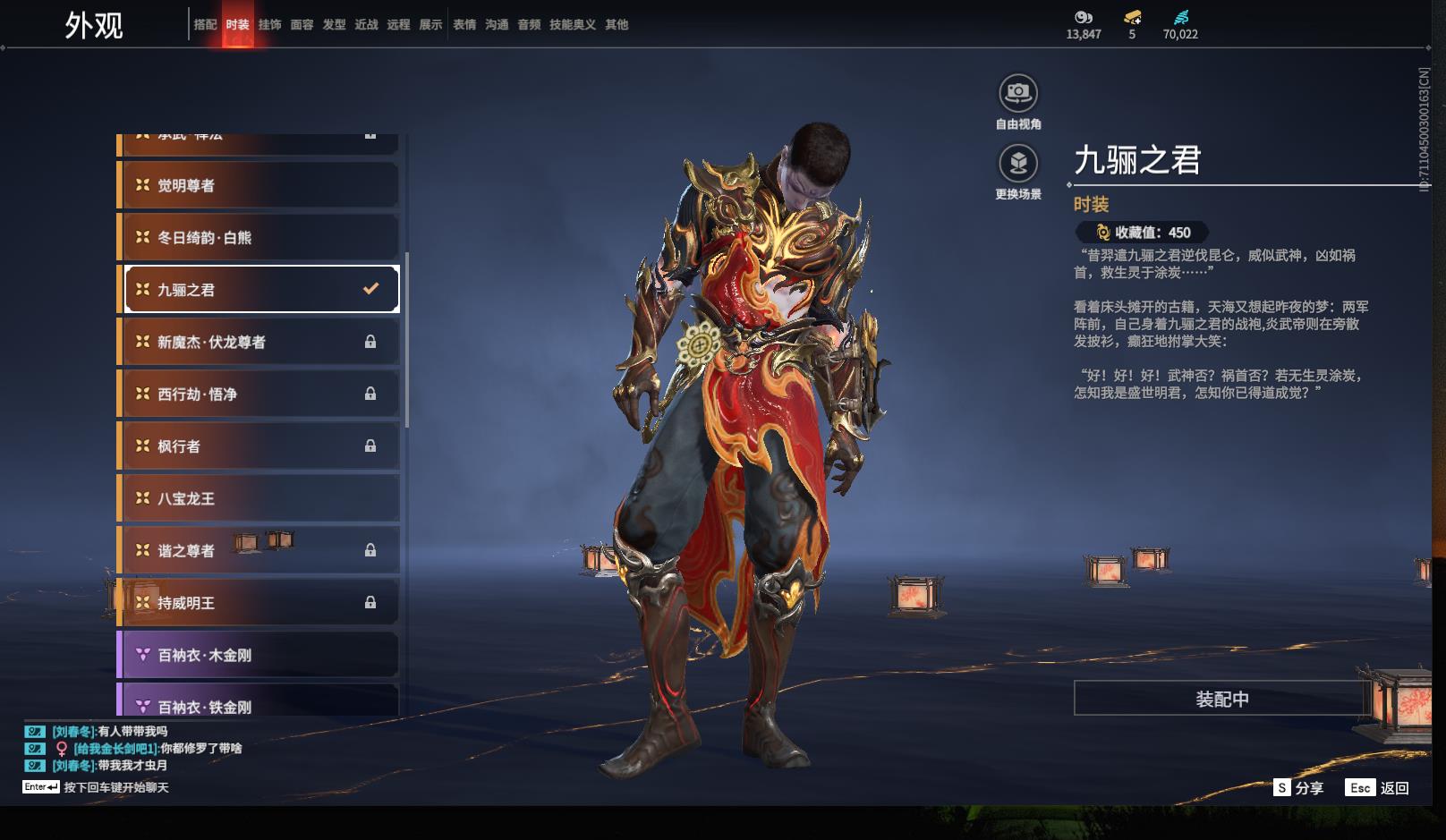Screen dimensions: 1446x840
Task: Pick the 持威明王 outfit
Action: point(259,603)
